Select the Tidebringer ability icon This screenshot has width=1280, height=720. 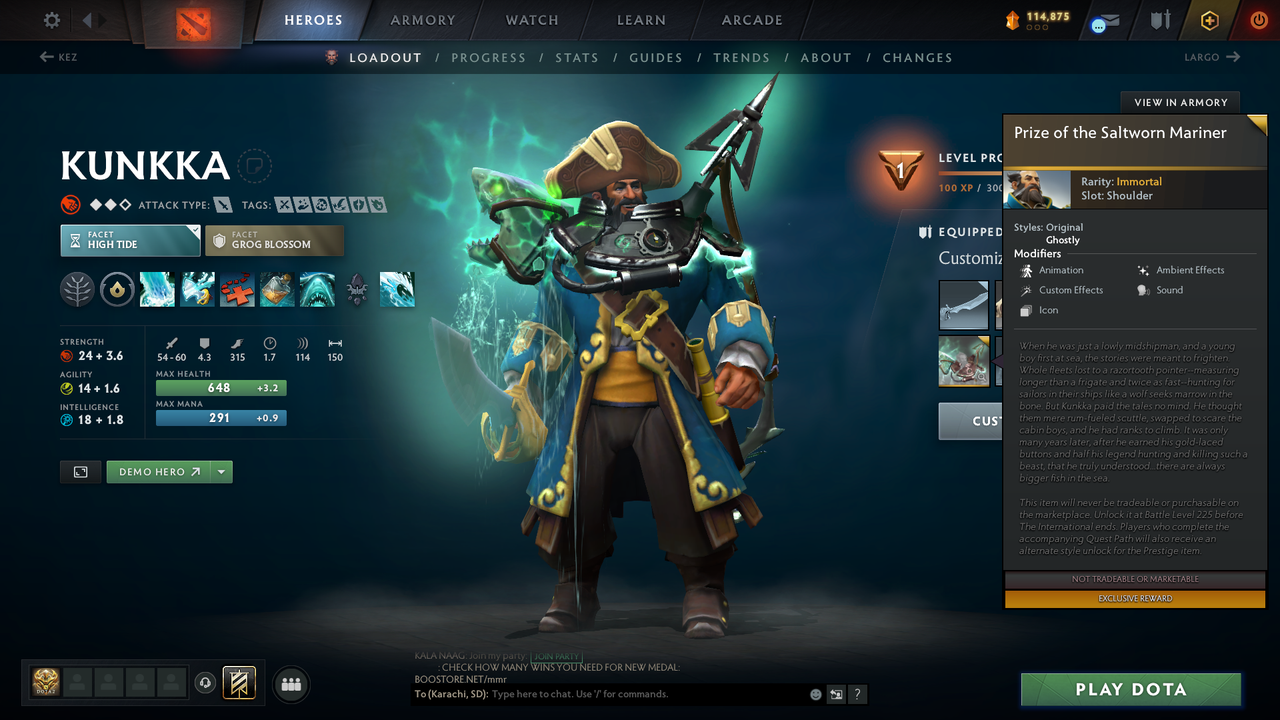tap(197, 289)
